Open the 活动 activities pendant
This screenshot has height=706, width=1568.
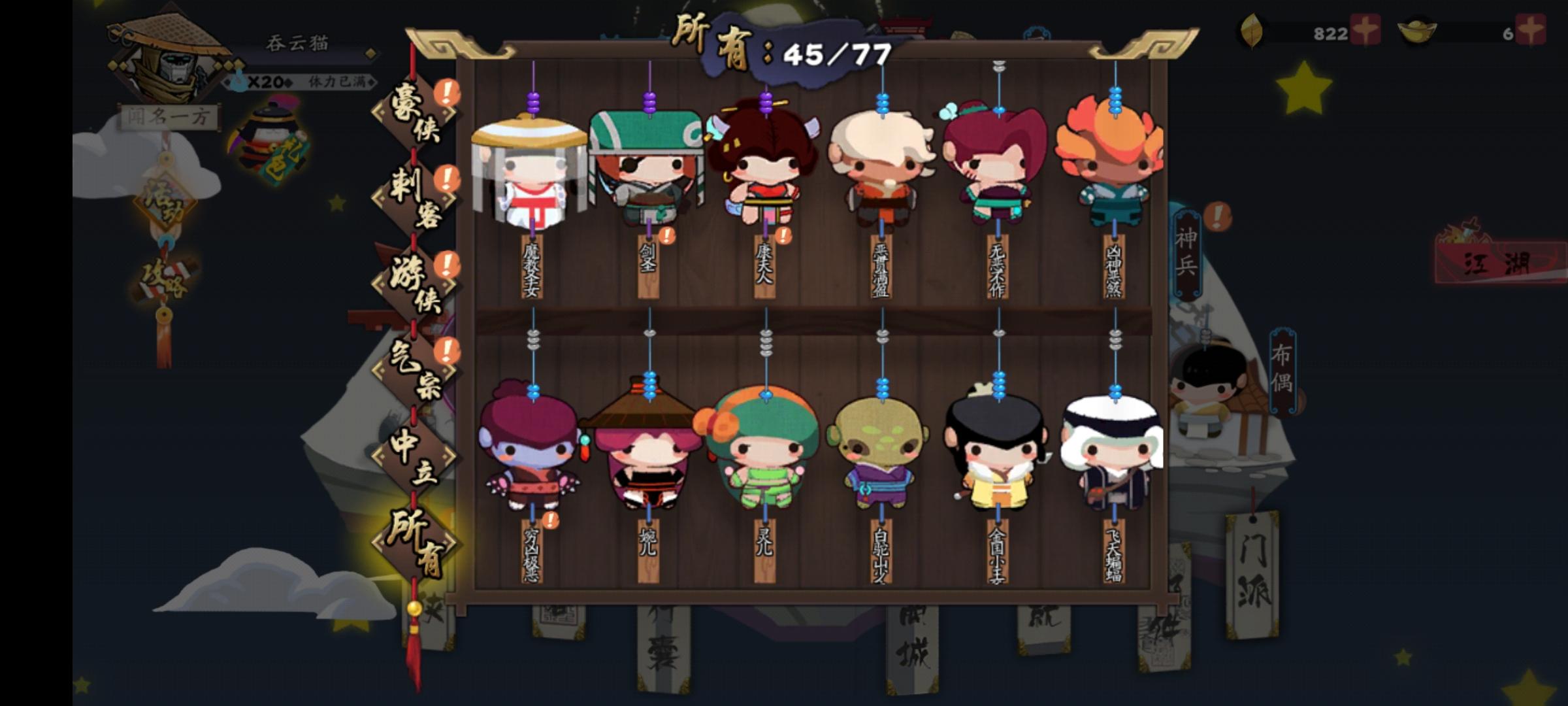point(165,203)
